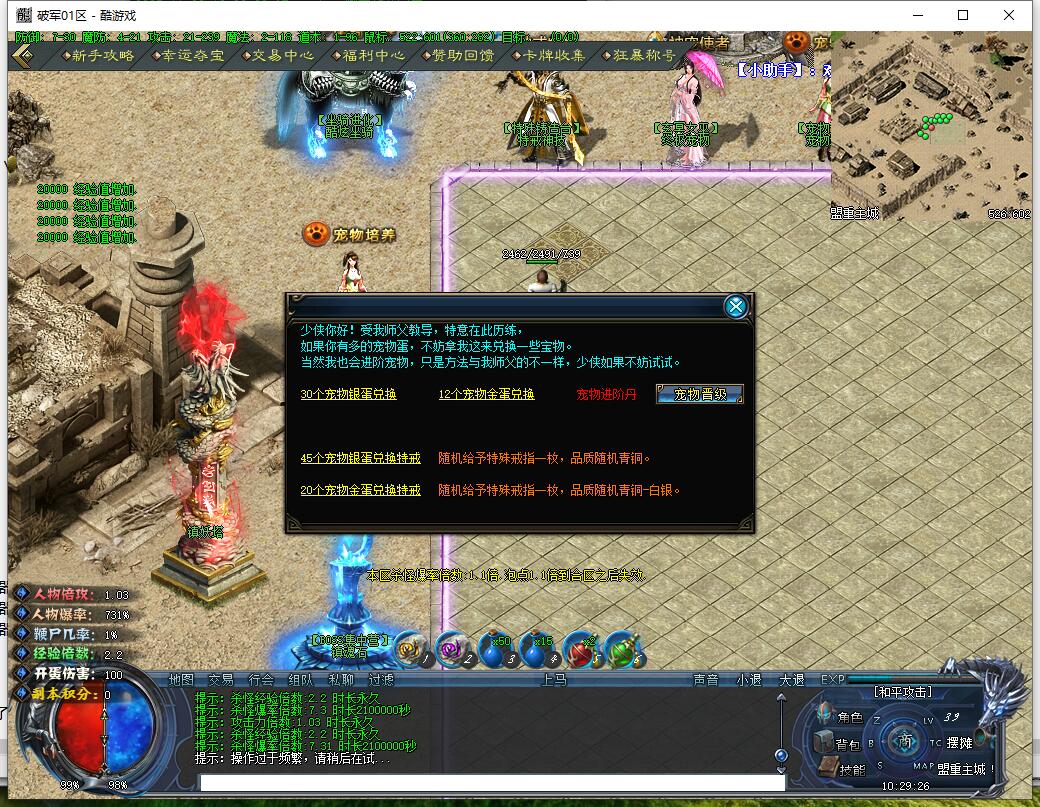The width and height of the screenshot is (1040, 807).
Task: Click the chat input field
Action: click(x=490, y=782)
